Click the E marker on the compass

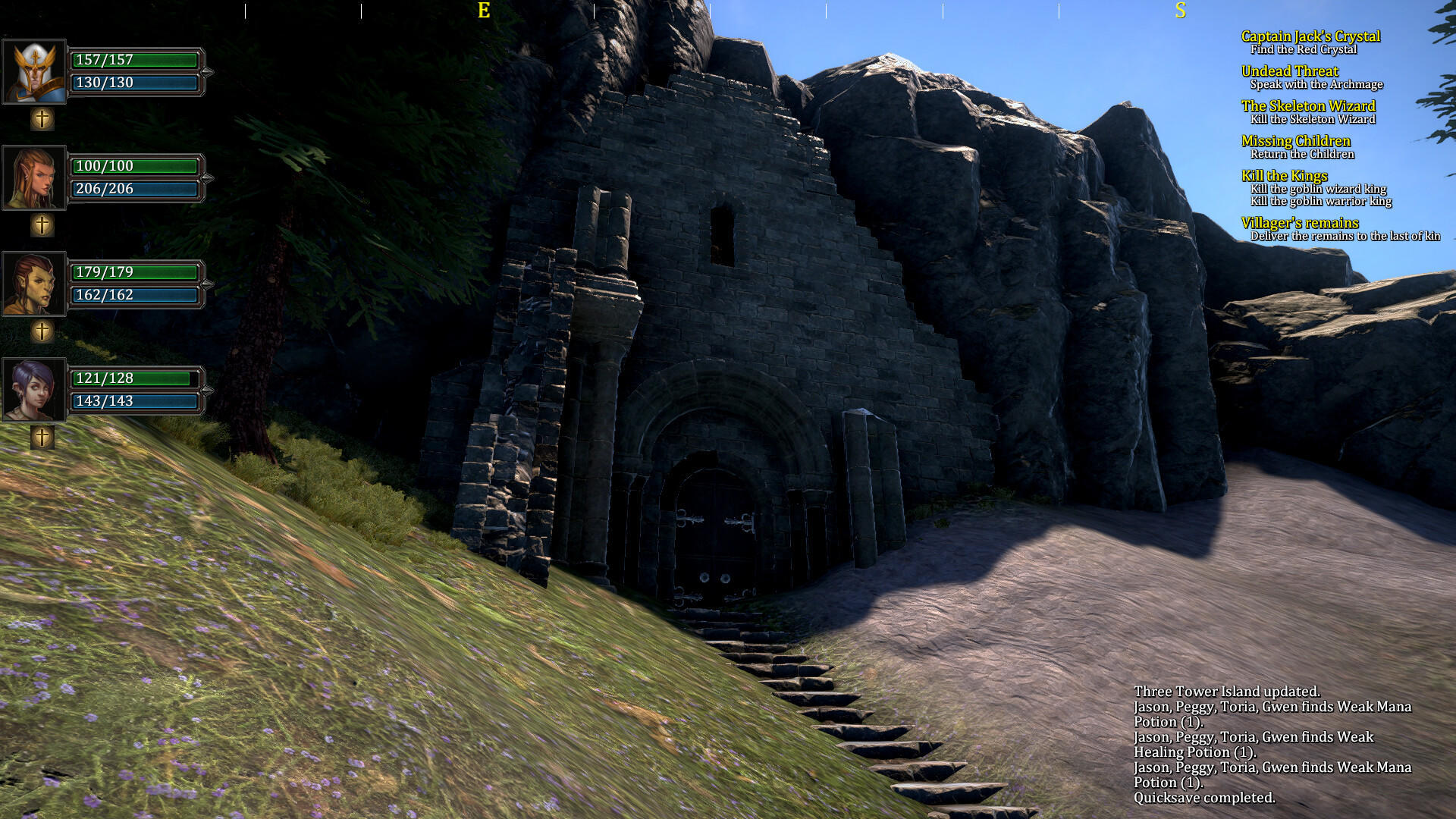coord(482,11)
